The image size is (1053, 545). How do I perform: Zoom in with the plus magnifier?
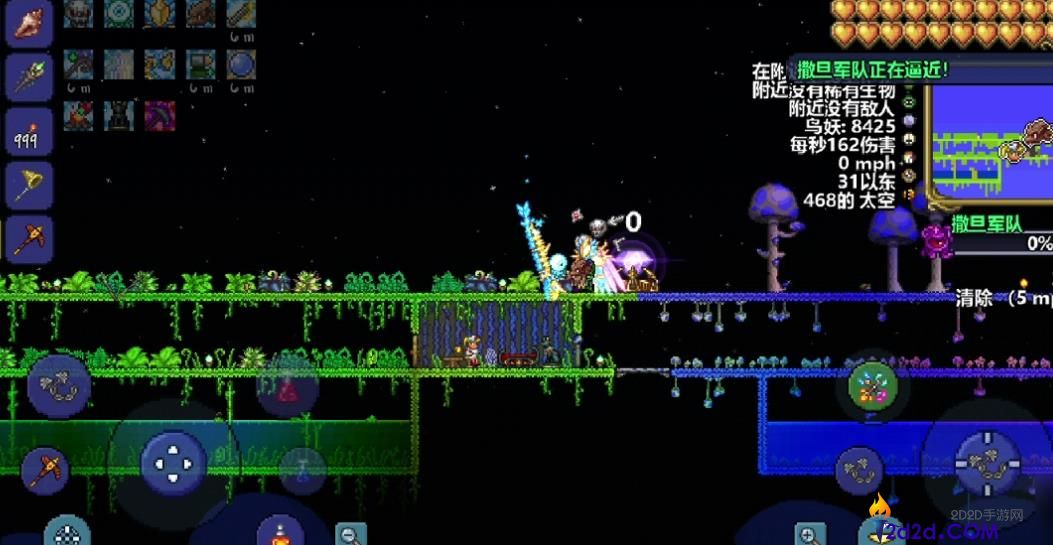click(x=809, y=535)
